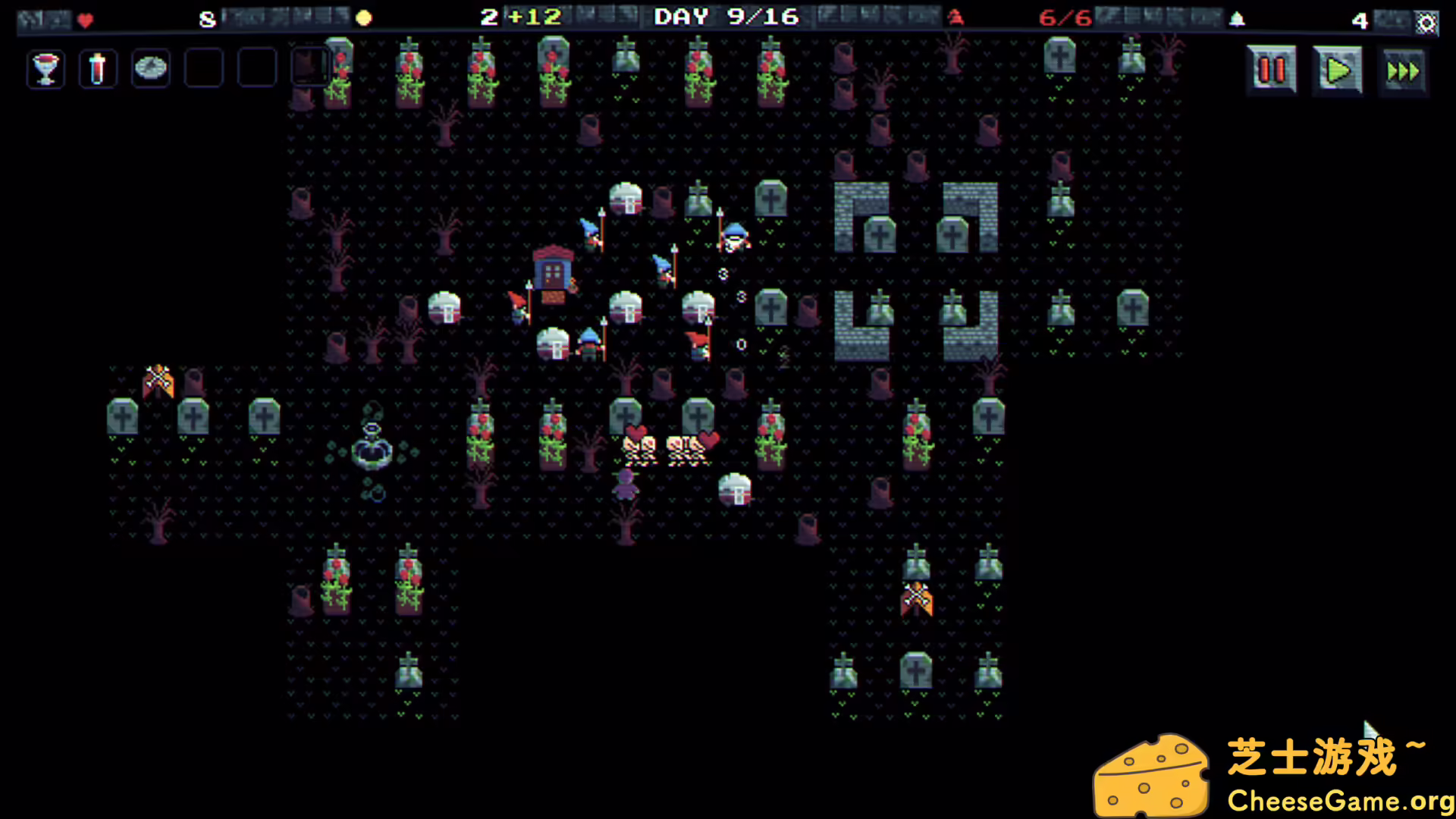This screenshot has width=1456, height=819.
Task: Resume the game with the play button
Action: pos(1338,69)
